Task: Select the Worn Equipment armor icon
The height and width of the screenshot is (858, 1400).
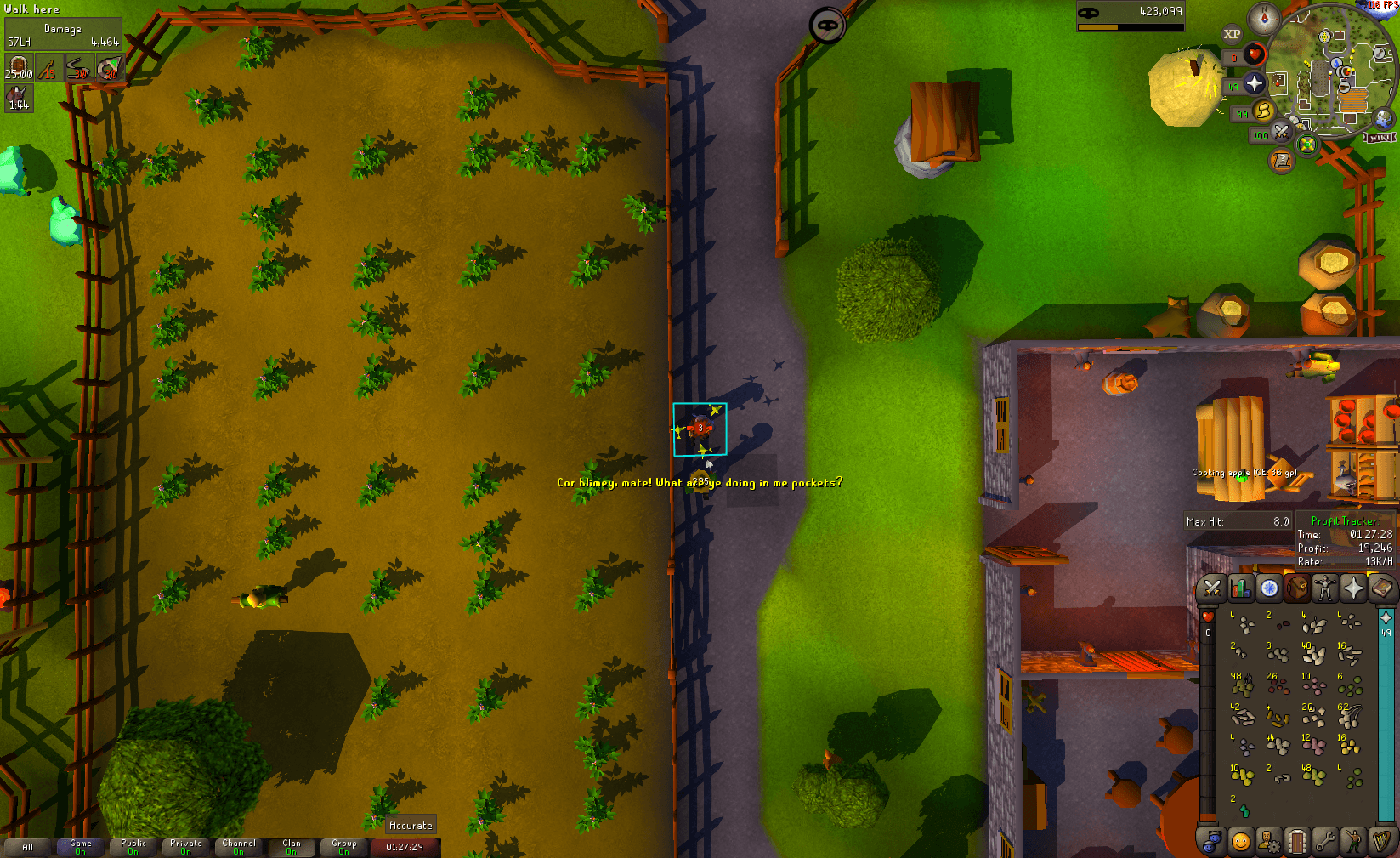Action: pyautogui.click(x=1323, y=588)
